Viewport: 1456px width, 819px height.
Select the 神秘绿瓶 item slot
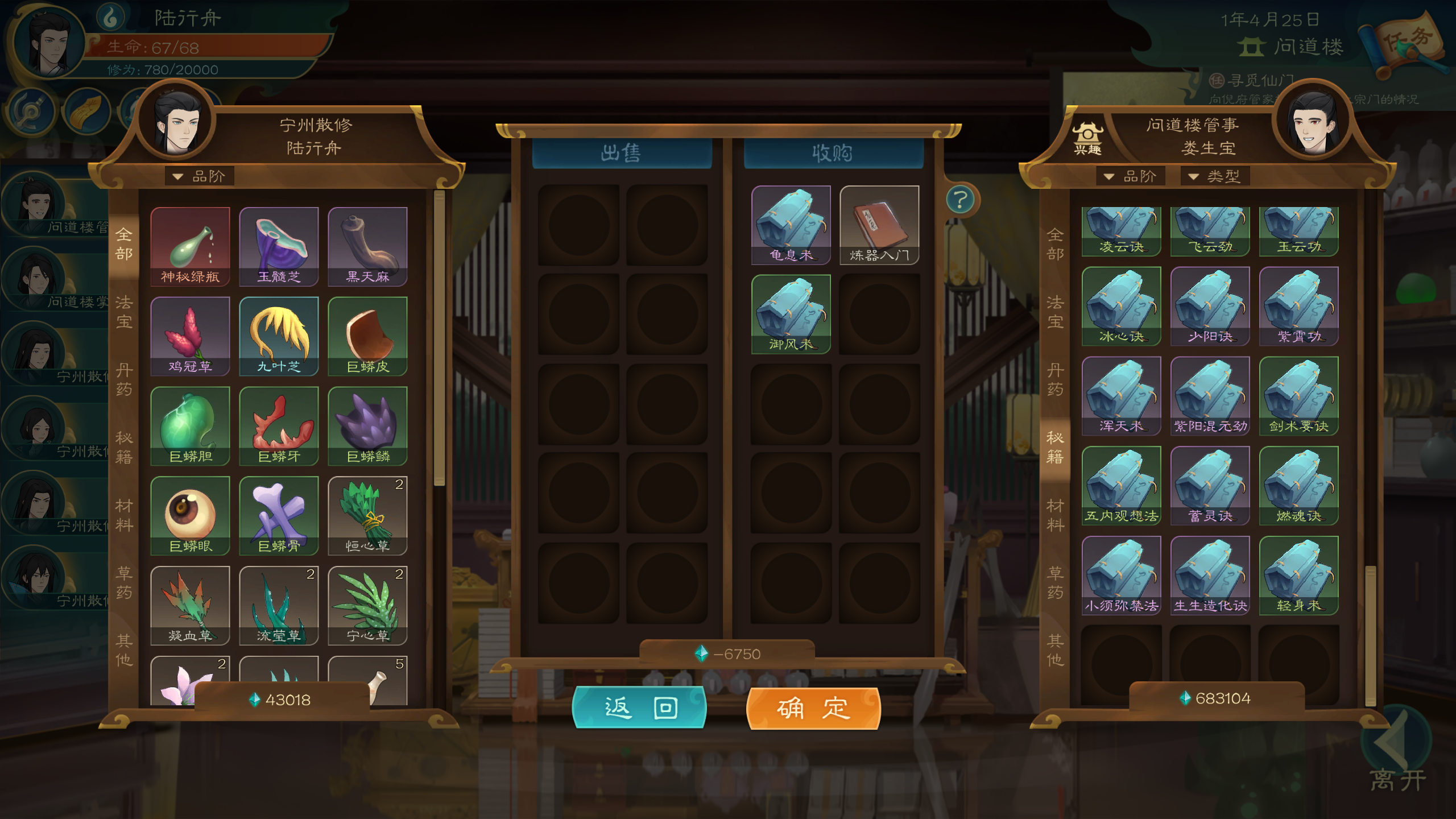[190, 246]
